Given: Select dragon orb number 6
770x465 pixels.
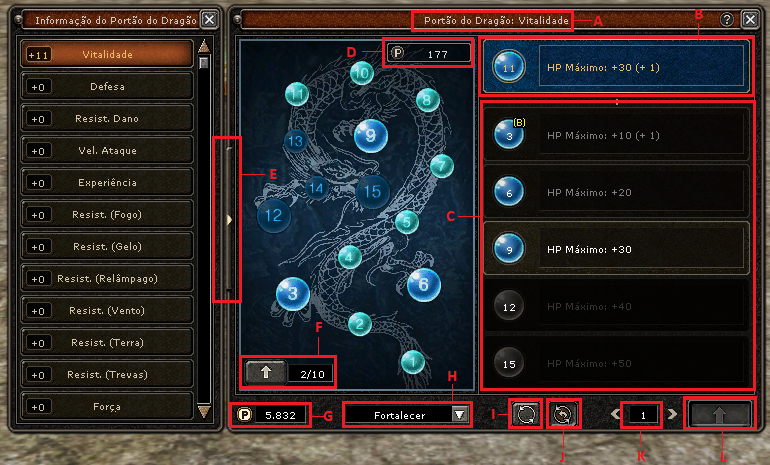Looking at the screenshot, I should 423,284.
